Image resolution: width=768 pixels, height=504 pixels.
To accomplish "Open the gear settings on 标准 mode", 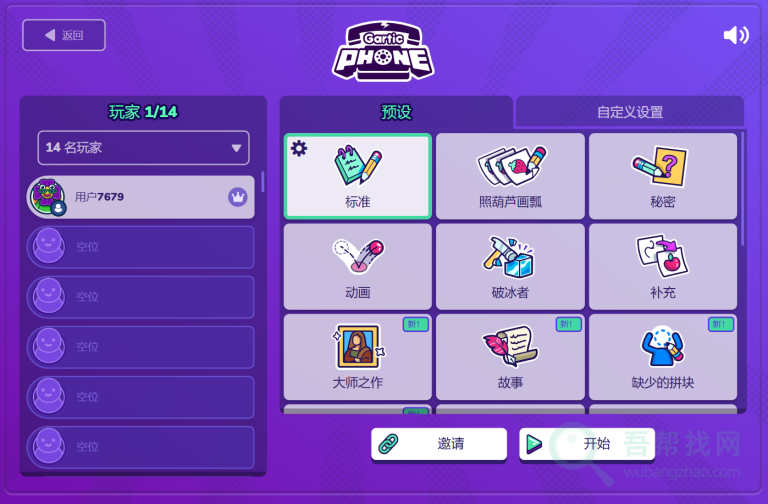I will coord(298,149).
